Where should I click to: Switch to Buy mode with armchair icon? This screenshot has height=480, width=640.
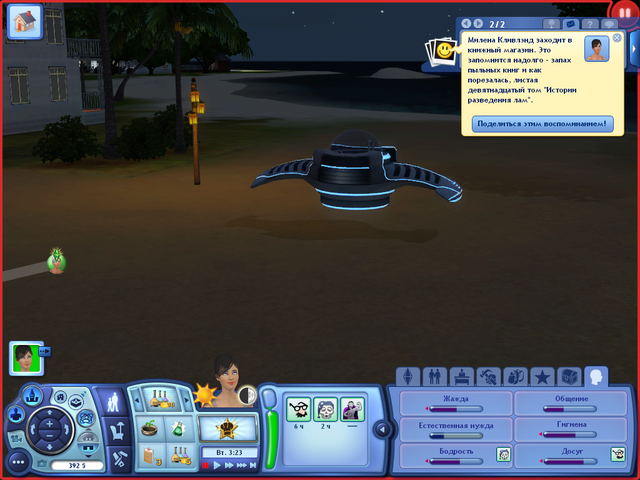click(115, 431)
